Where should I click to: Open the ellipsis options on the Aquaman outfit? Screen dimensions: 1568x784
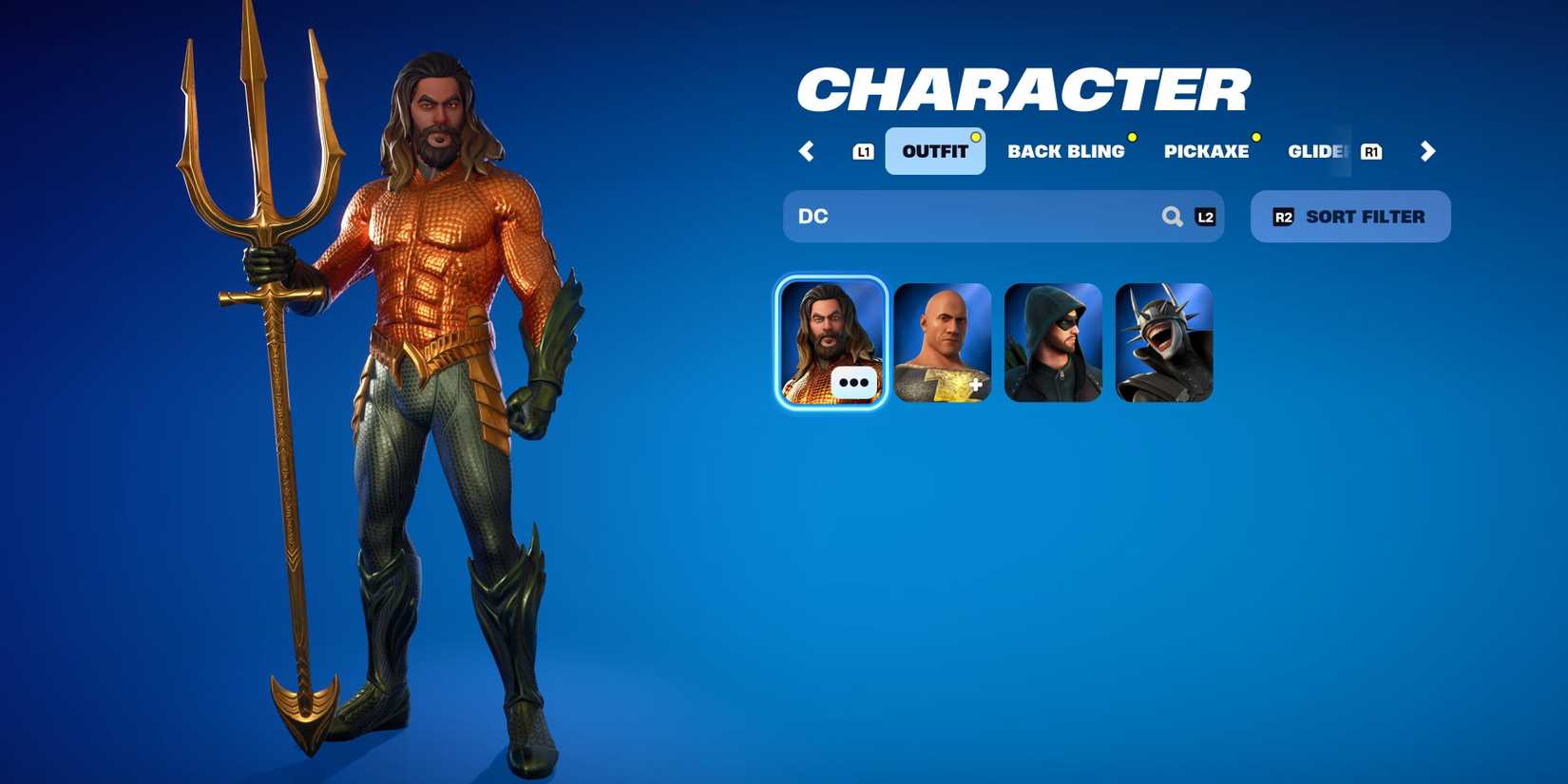tap(854, 381)
